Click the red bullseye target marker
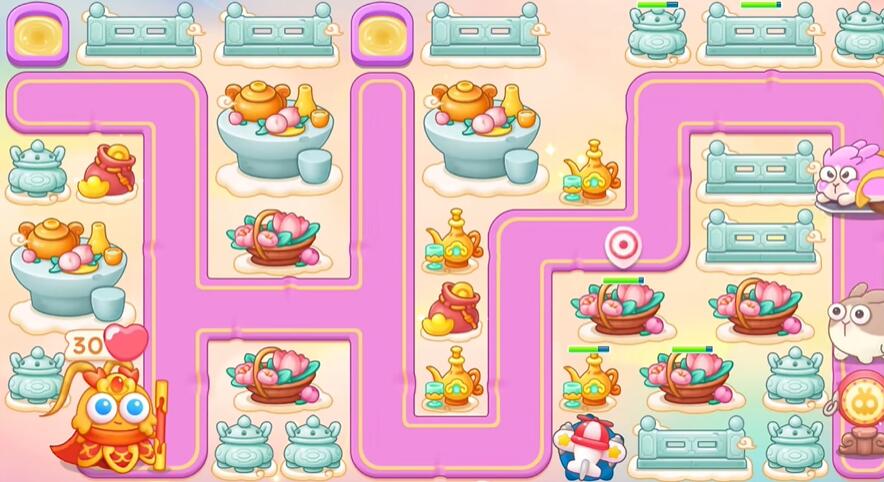The width and height of the screenshot is (884, 482). (x=622, y=244)
